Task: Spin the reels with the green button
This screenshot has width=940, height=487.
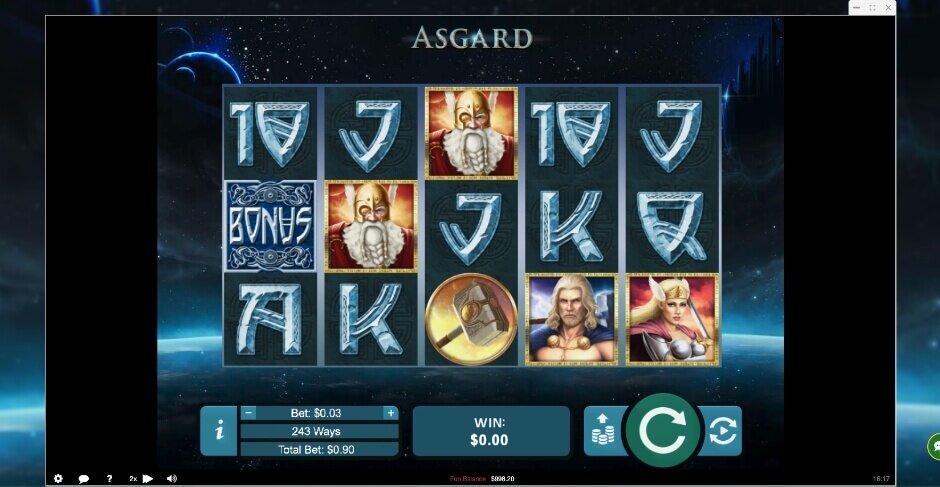Action: pos(661,430)
